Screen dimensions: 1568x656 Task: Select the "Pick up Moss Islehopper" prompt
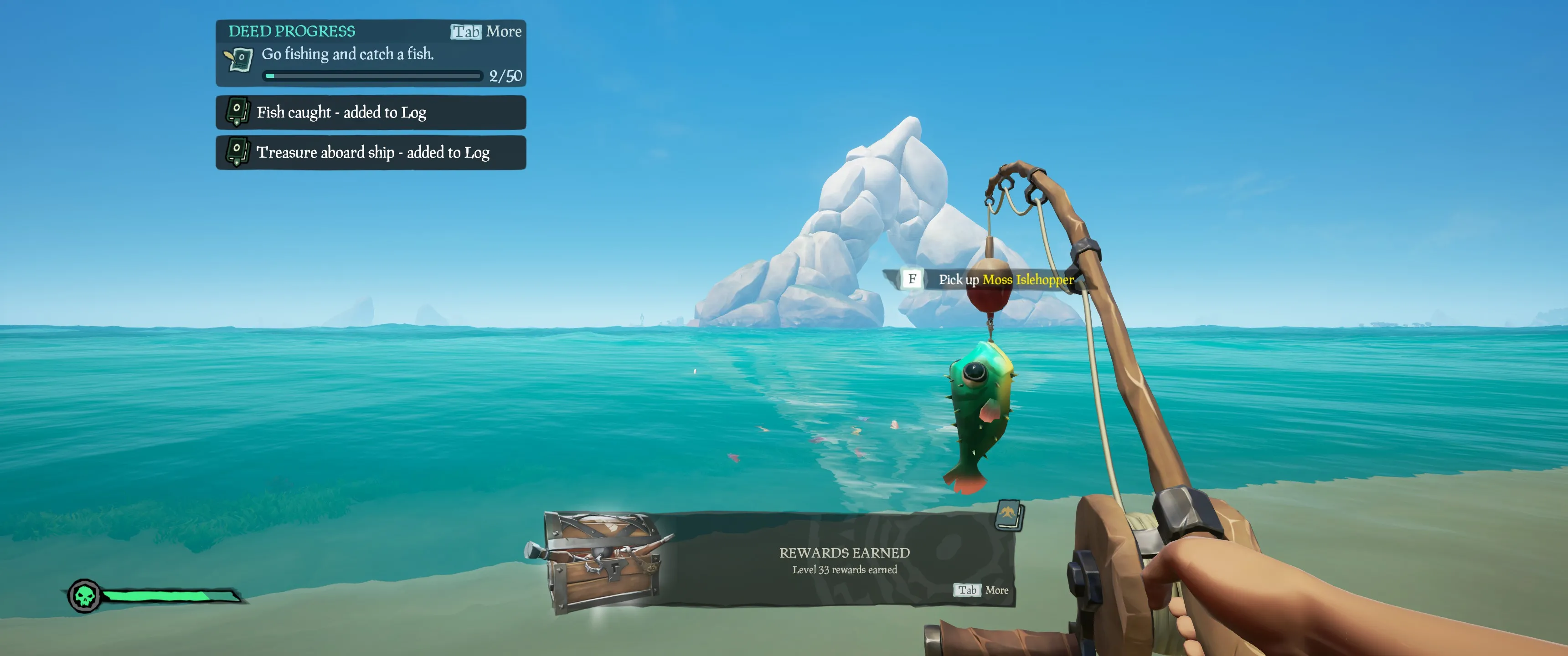[x=1004, y=280]
